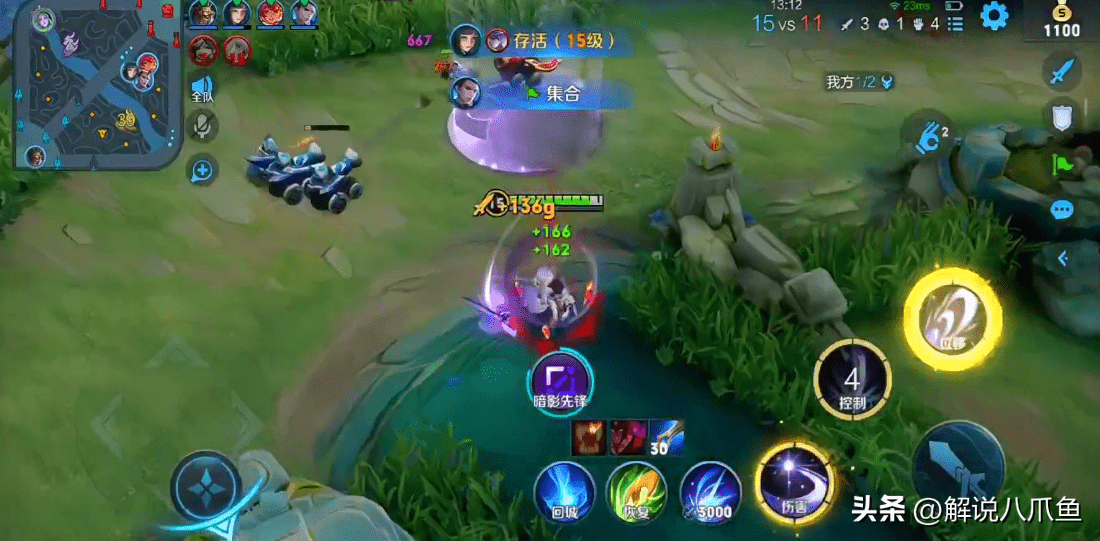This screenshot has width=1100, height=541.
Task: Open the scoreboard list icon
Action: click(x=956, y=22)
